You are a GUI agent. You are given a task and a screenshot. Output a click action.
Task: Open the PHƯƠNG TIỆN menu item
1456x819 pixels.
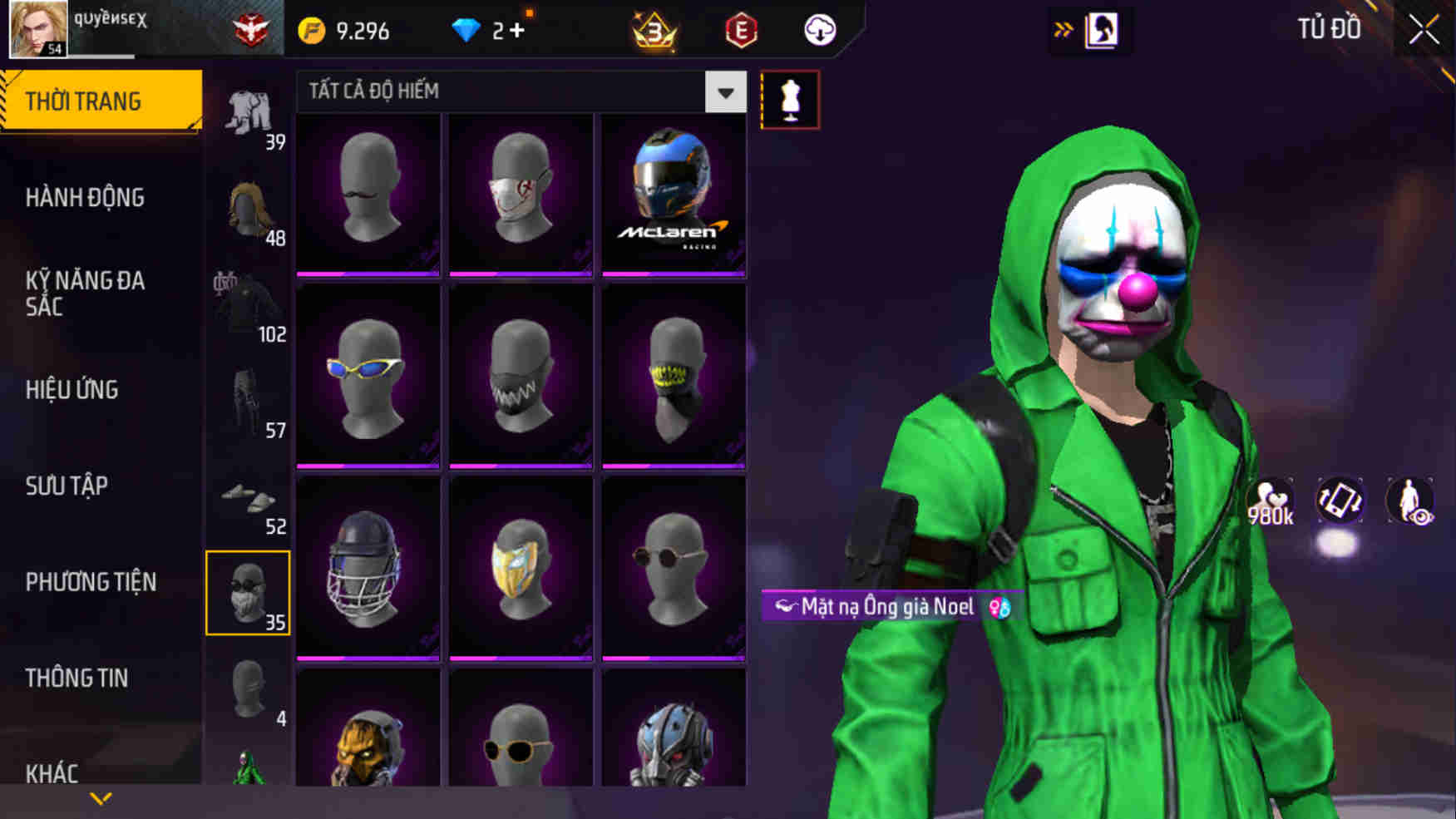(x=90, y=582)
